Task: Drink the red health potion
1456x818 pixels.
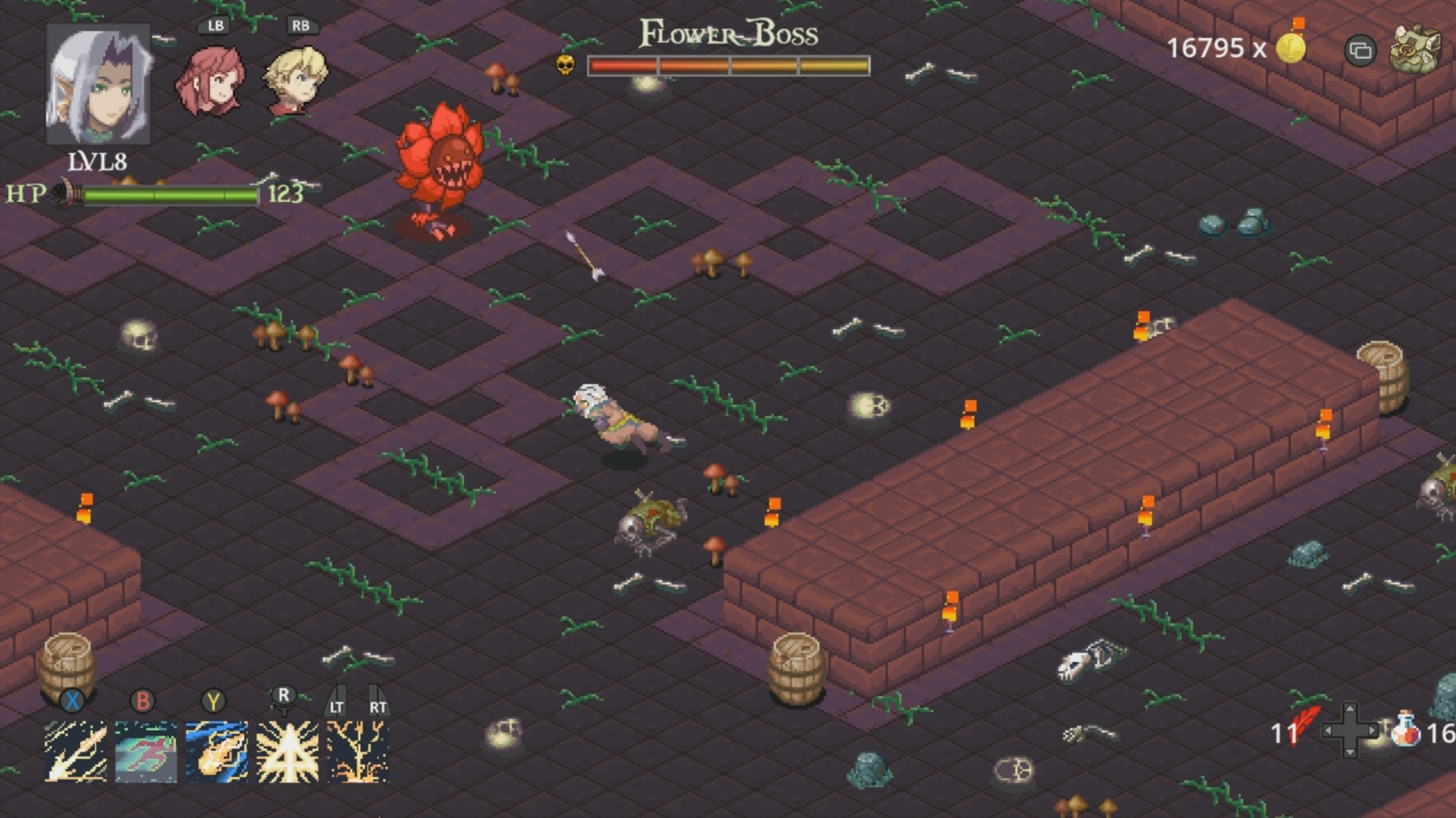Action: coord(1405,729)
